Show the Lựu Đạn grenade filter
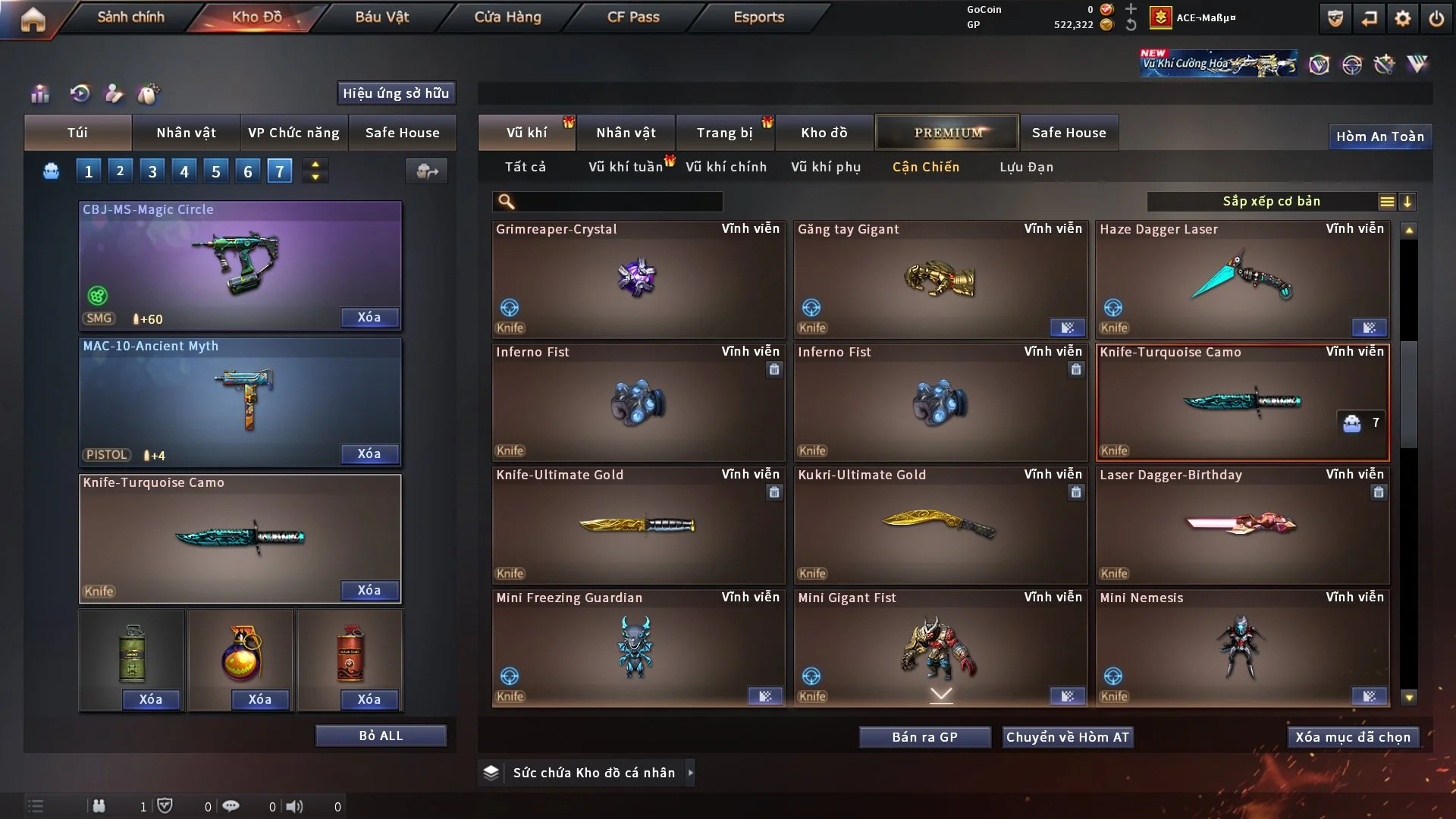Screen dimensions: 1456x819 pos(1026,167)
